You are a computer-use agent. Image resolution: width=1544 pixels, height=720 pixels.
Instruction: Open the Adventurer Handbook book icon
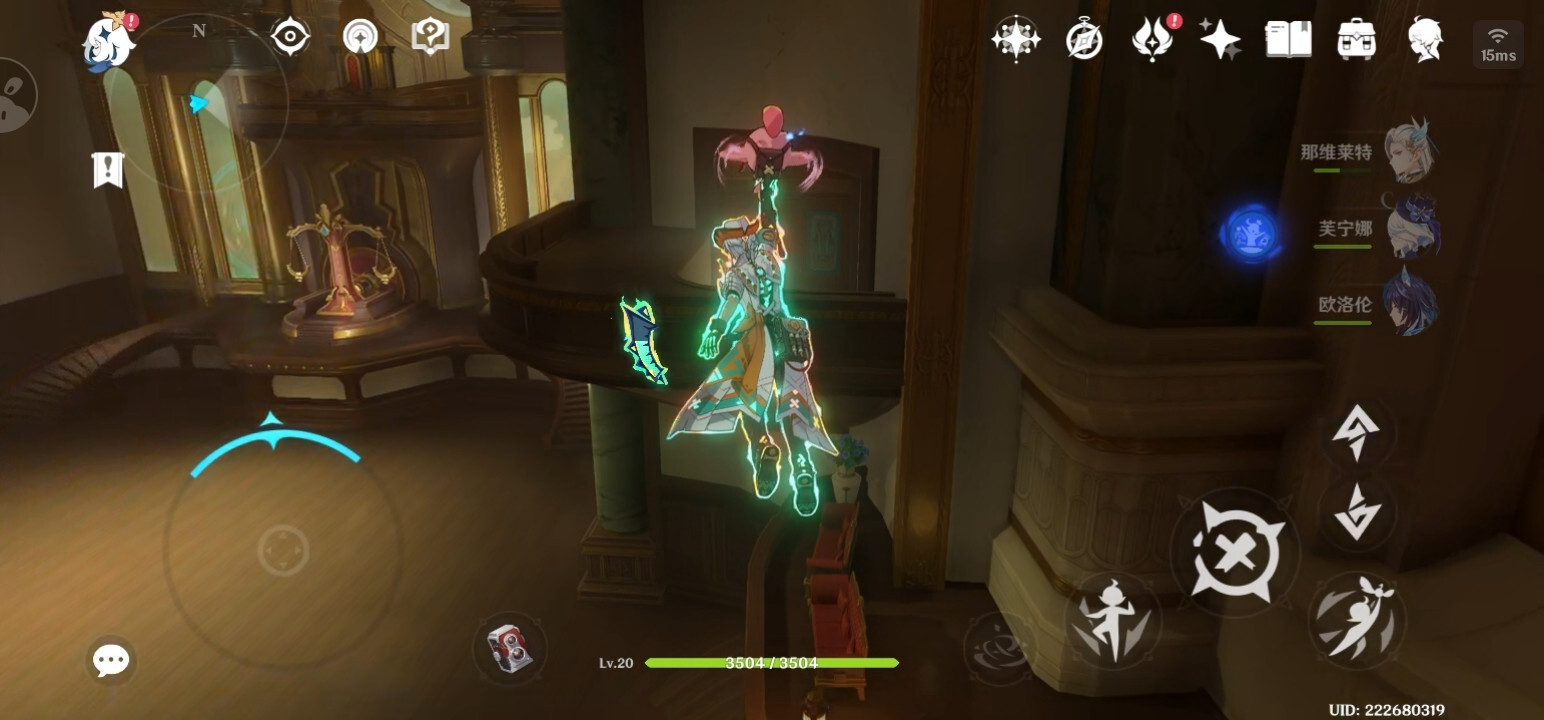click(1288, 40)
